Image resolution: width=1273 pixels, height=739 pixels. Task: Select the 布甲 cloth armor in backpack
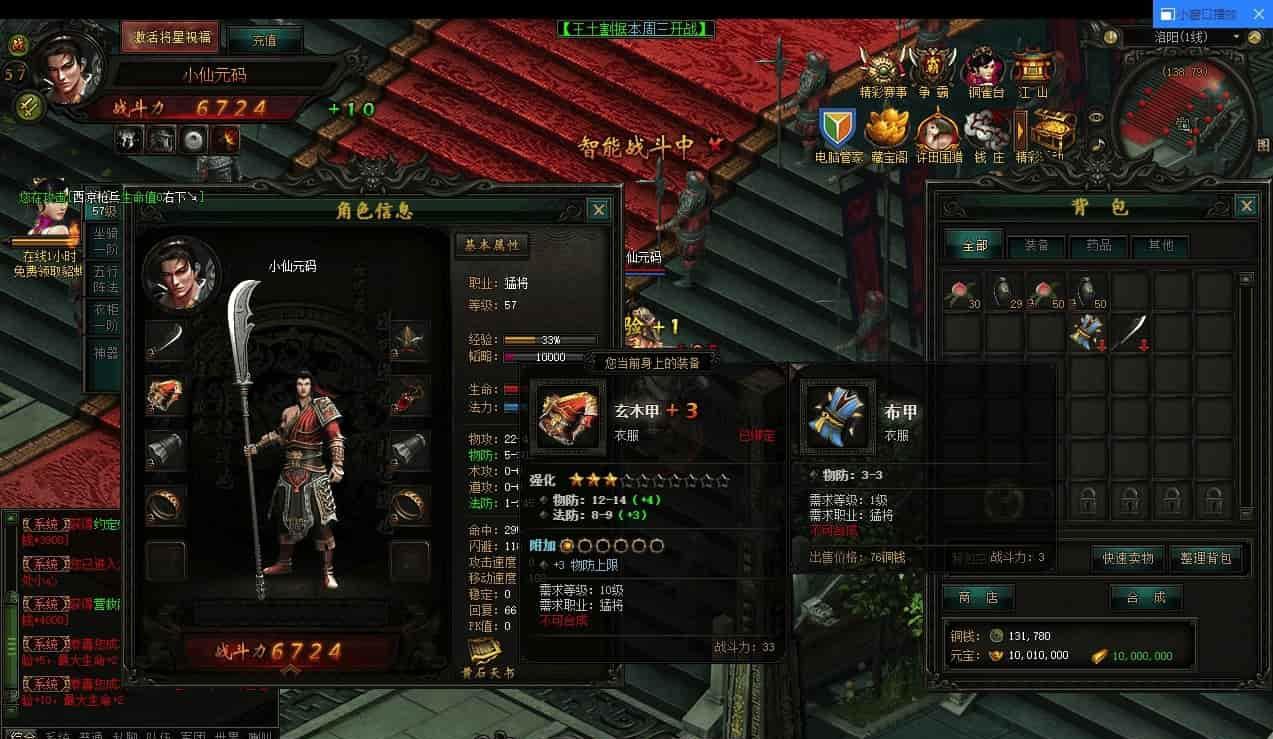click(x=1089, y=332)
